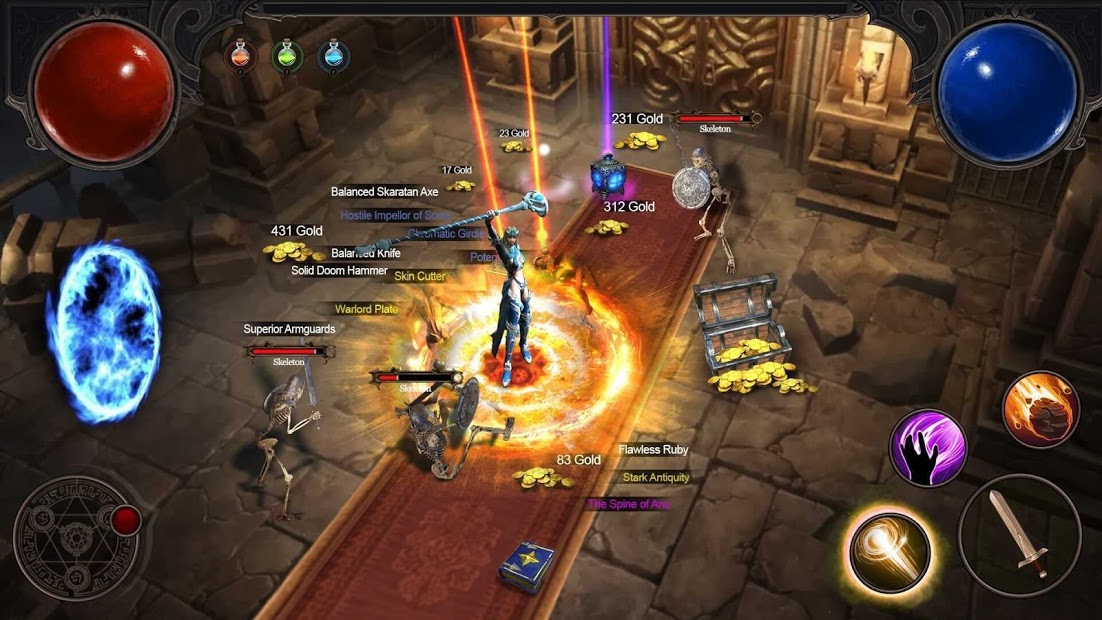This screenshot has width=1102, height=620.
Task: Select the Skin Cutter loot label
Action: tap(420, 277)
